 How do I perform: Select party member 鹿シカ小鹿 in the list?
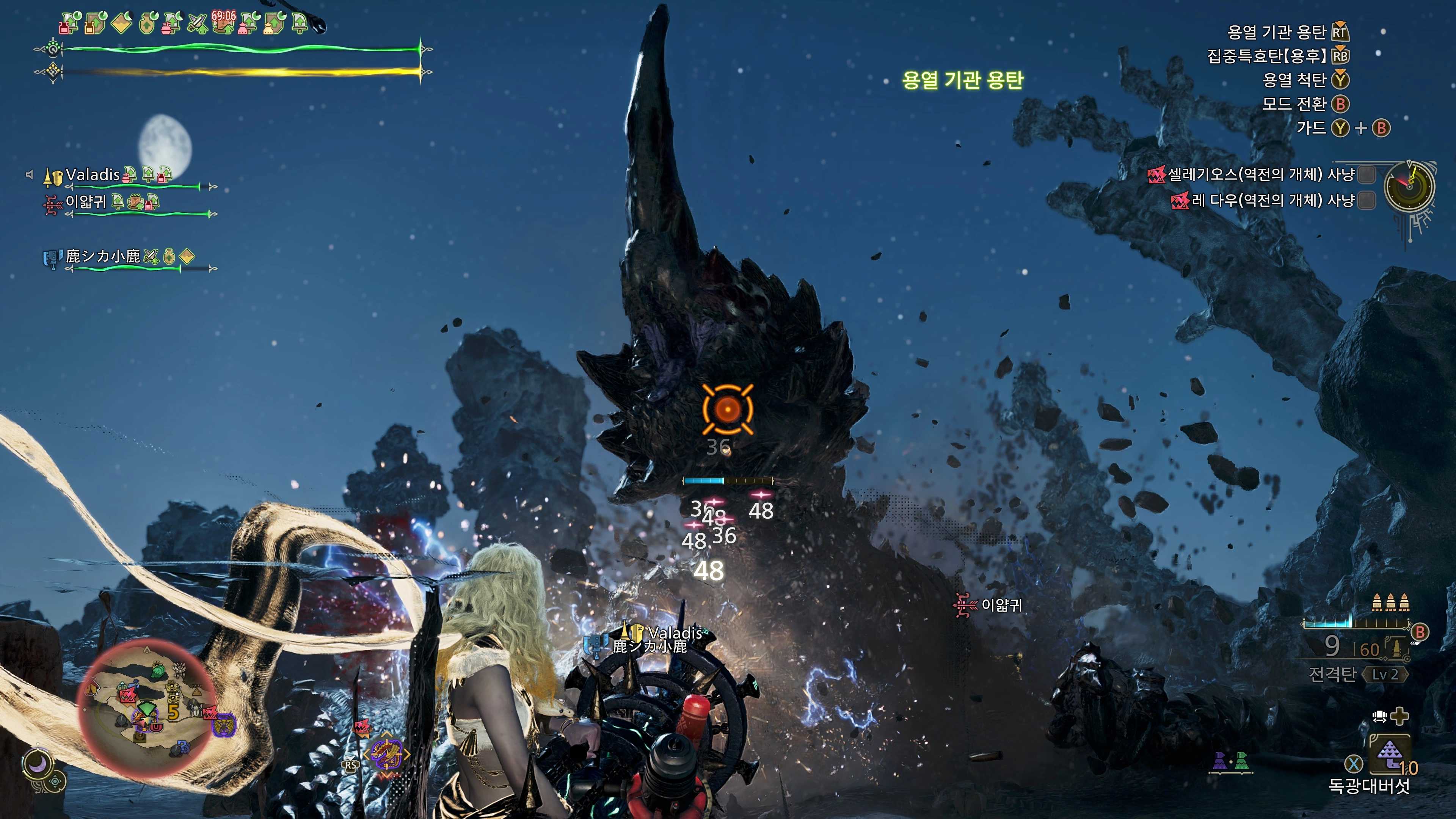[102, 257]
